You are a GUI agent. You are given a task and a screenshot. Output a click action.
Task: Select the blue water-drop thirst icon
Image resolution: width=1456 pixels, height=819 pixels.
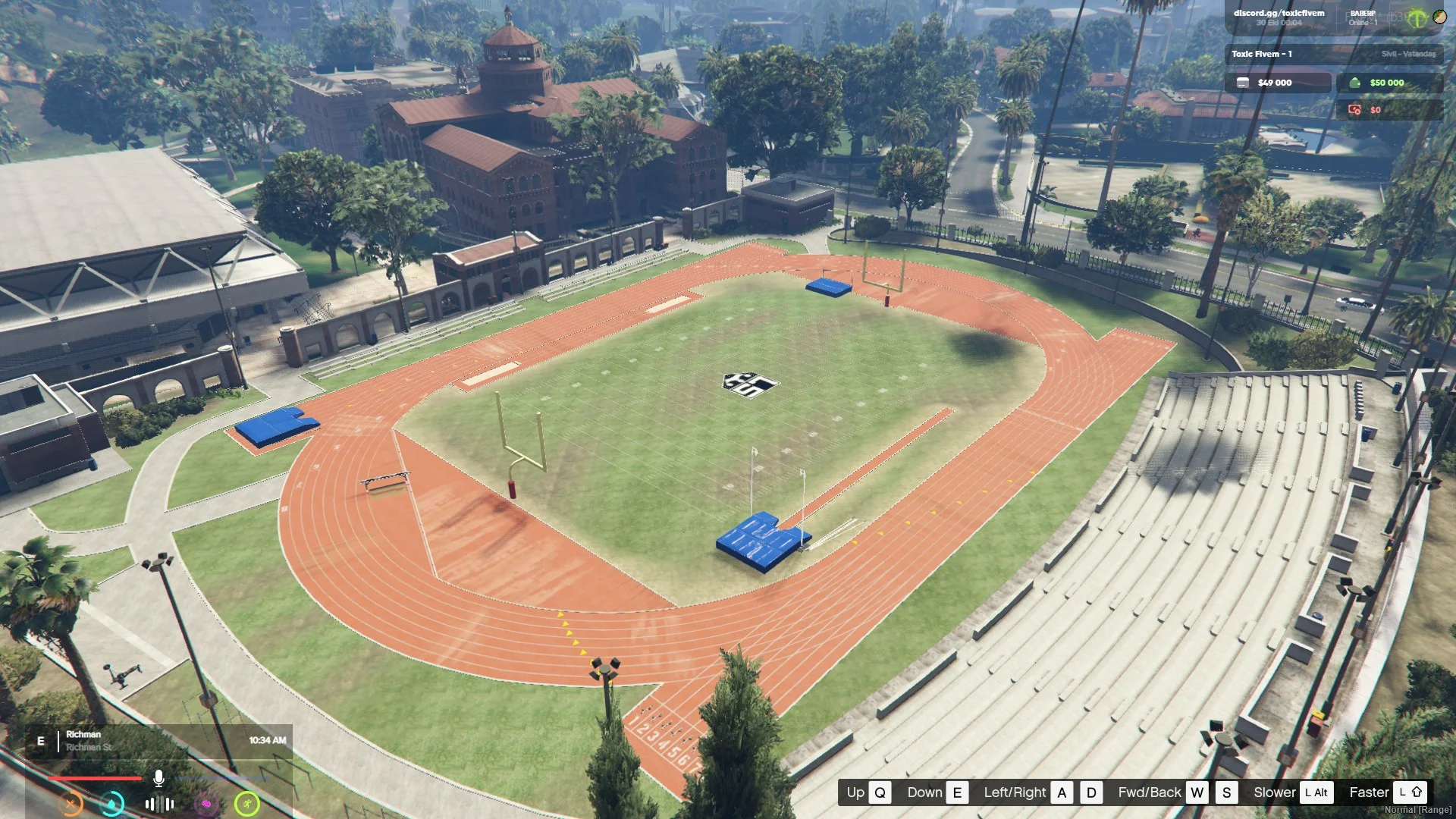112,804
